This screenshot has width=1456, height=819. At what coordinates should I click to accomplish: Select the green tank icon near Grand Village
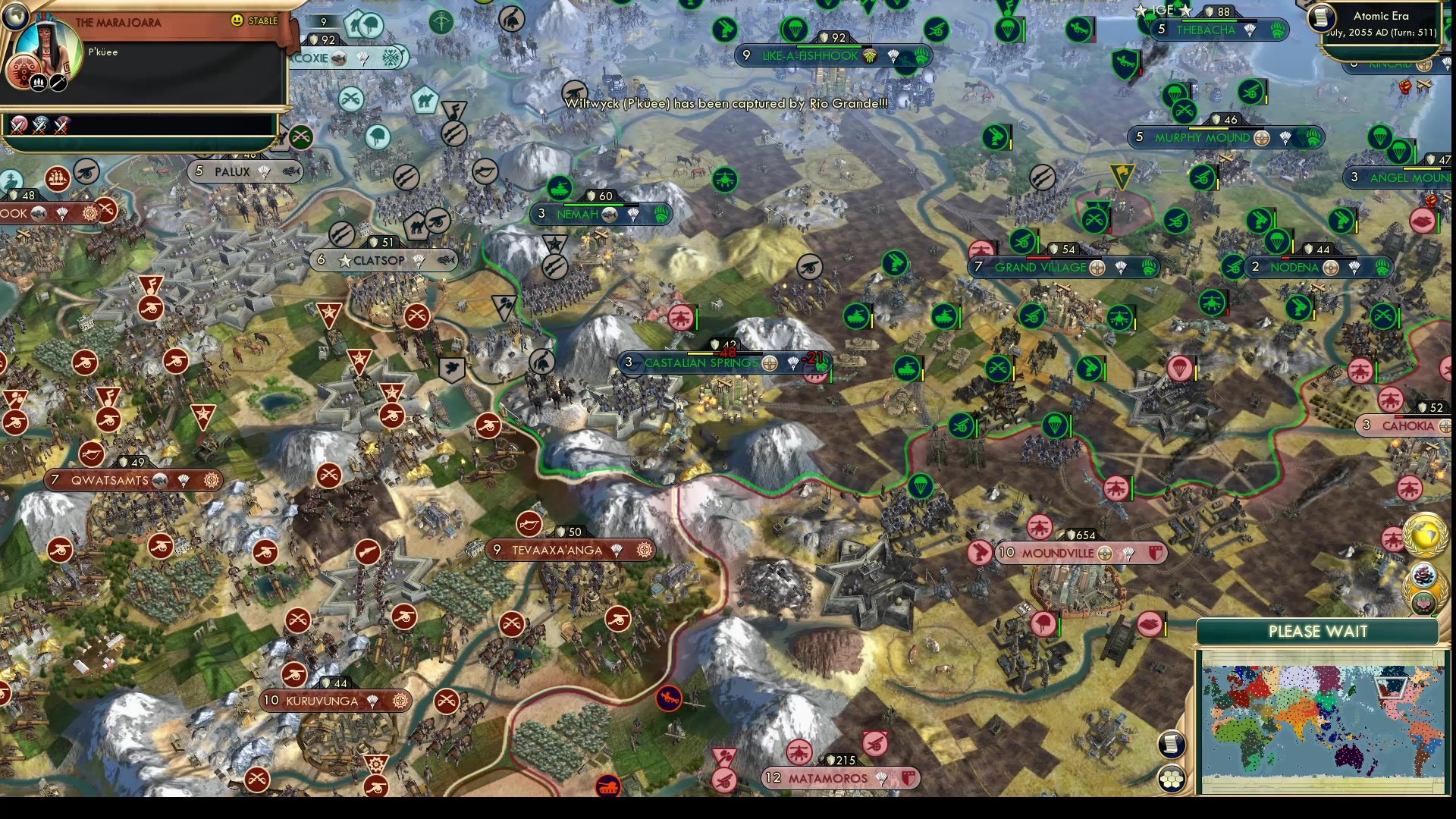pyautogui.click(x=943, y=315)
